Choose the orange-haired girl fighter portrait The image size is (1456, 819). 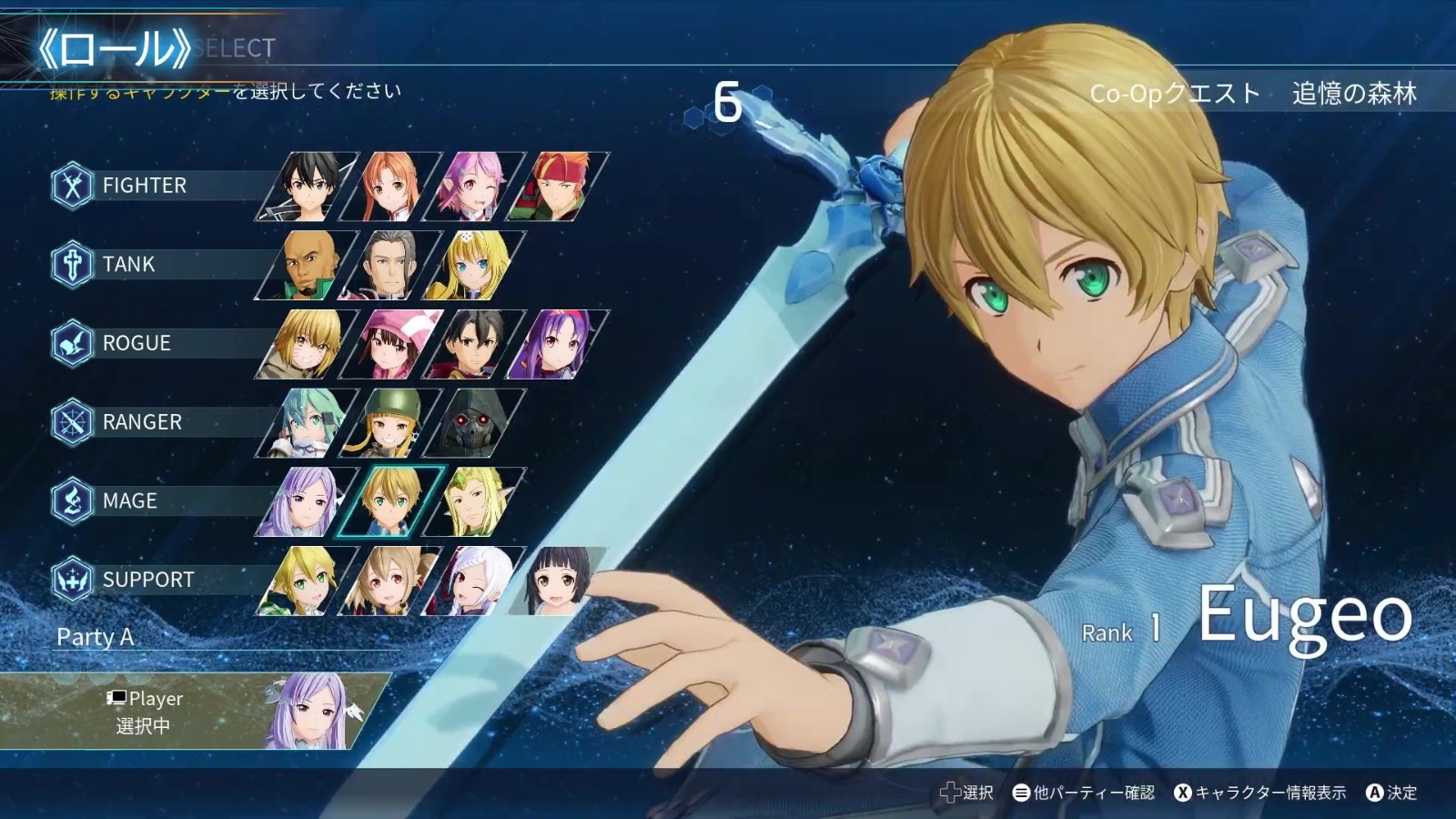click(x=391, y=187)
